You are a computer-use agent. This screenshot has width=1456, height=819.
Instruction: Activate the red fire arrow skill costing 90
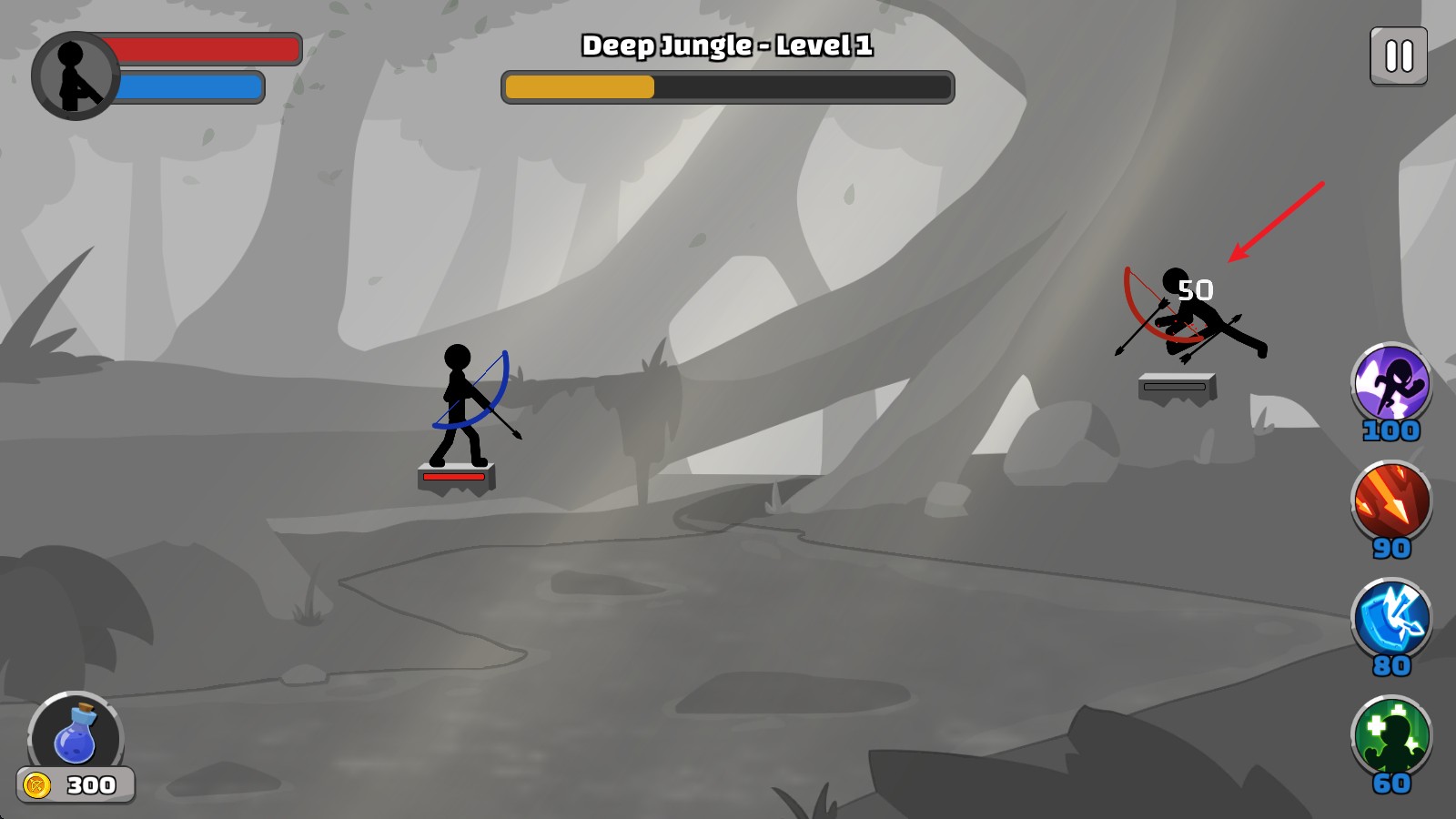[1390, 501]
